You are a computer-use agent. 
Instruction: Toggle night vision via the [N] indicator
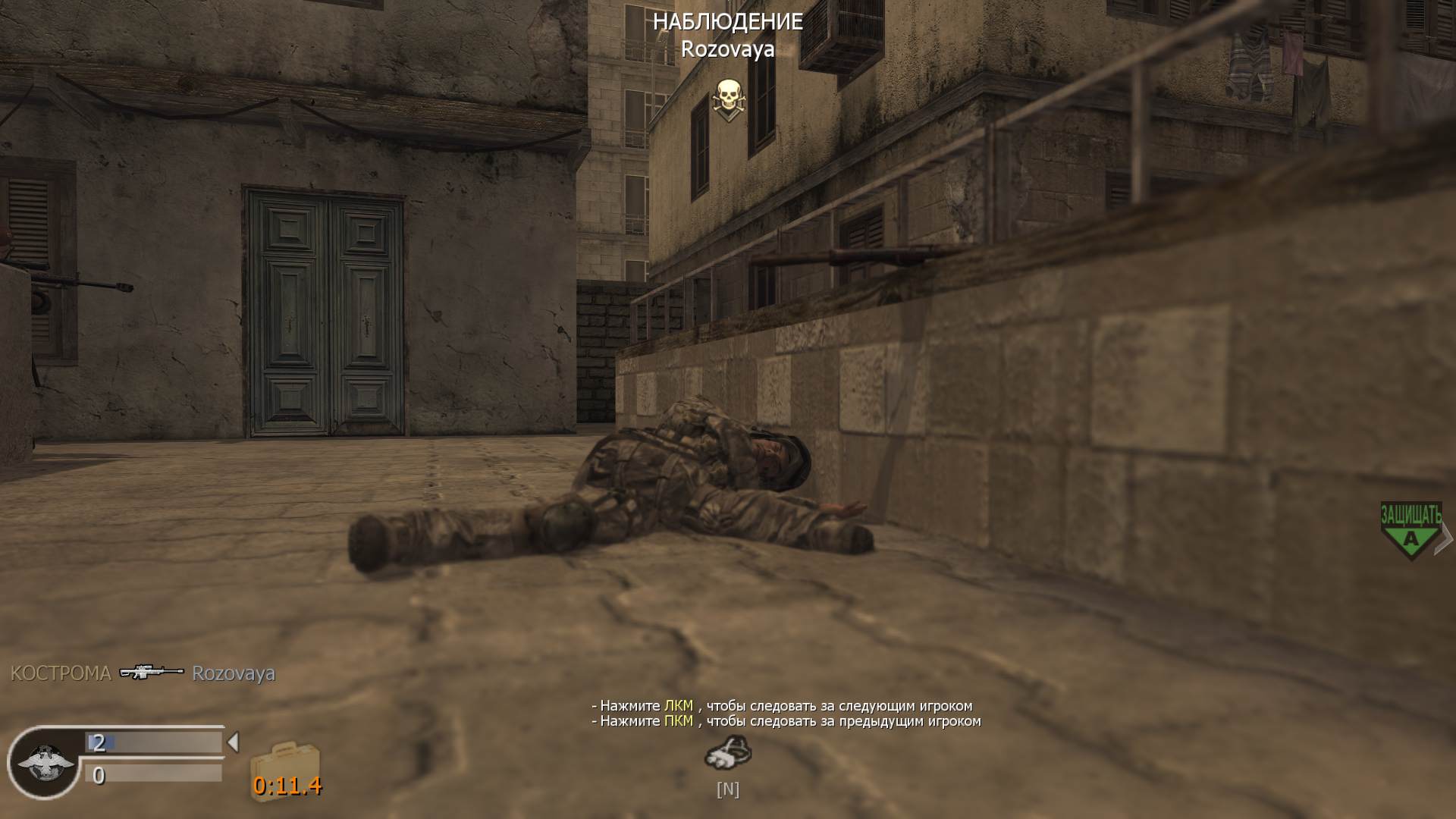tap(727, 789)
